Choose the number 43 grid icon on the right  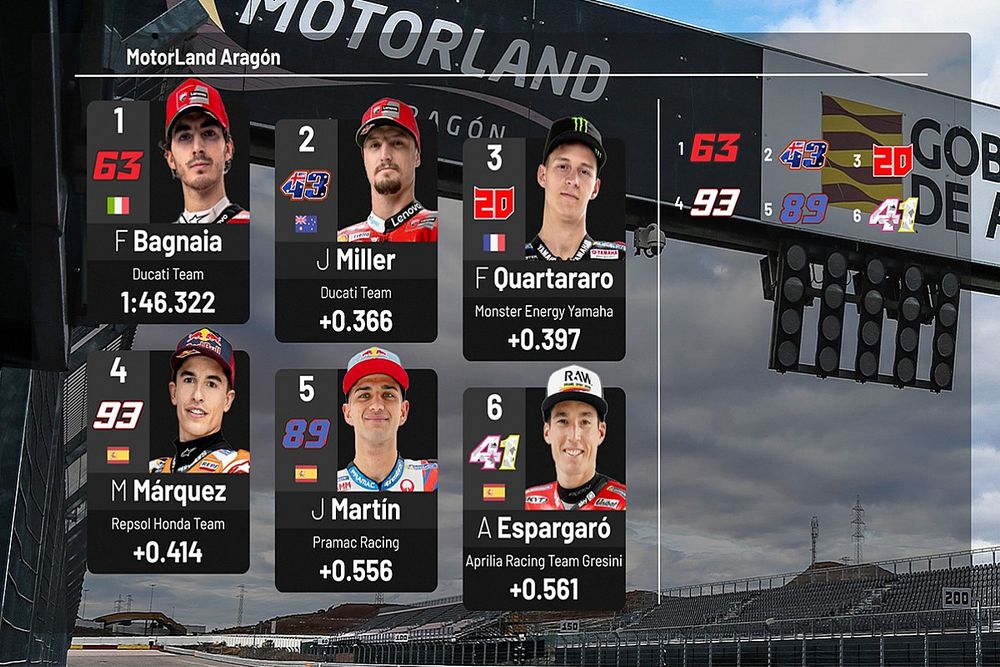tap(803, 154)
